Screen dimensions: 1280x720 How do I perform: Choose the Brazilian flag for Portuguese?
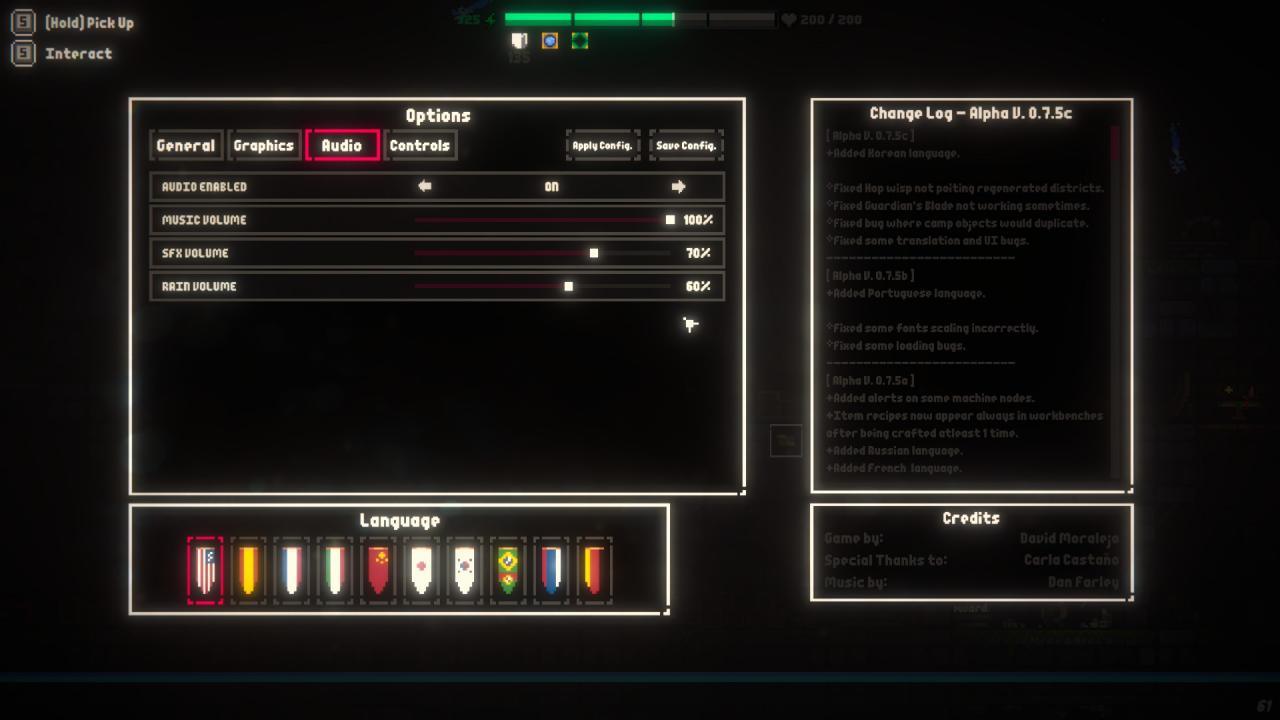point(507,570)
